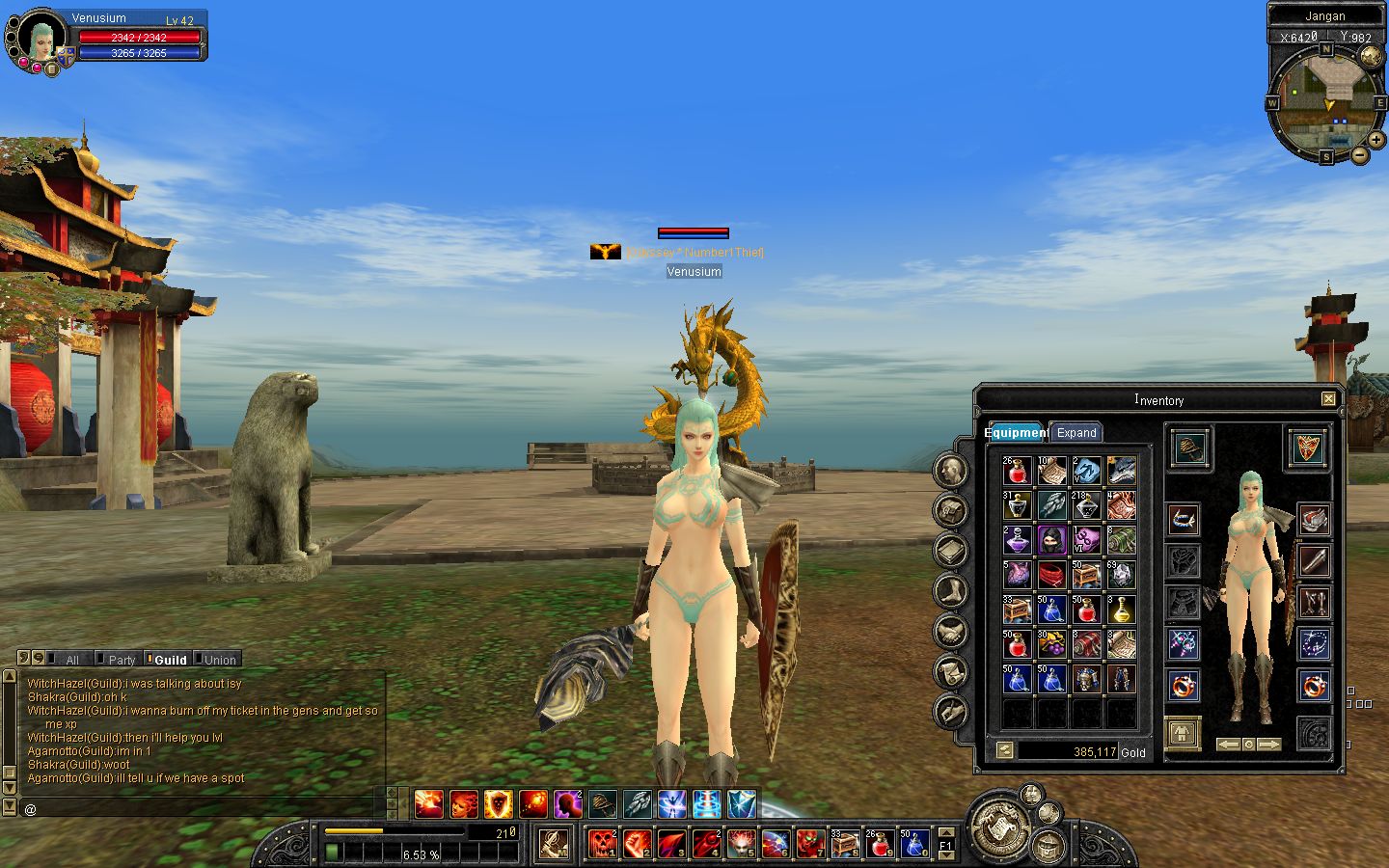Image resolution: width=1389 pixels, height=868 pixels.
Task: Switch to the Expand inventory tab
Action: pyautogui.click(x=1076, y=432)
